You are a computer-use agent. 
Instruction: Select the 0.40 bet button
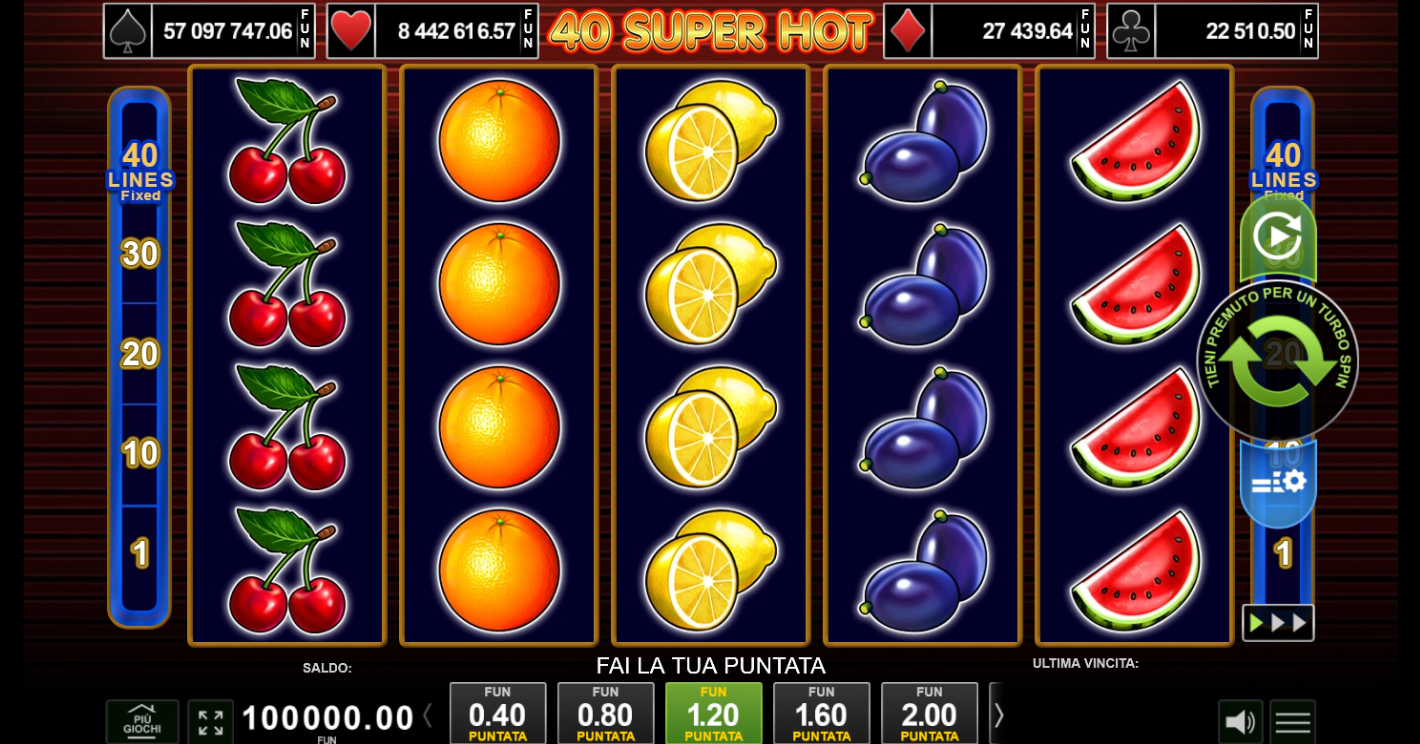497,714
